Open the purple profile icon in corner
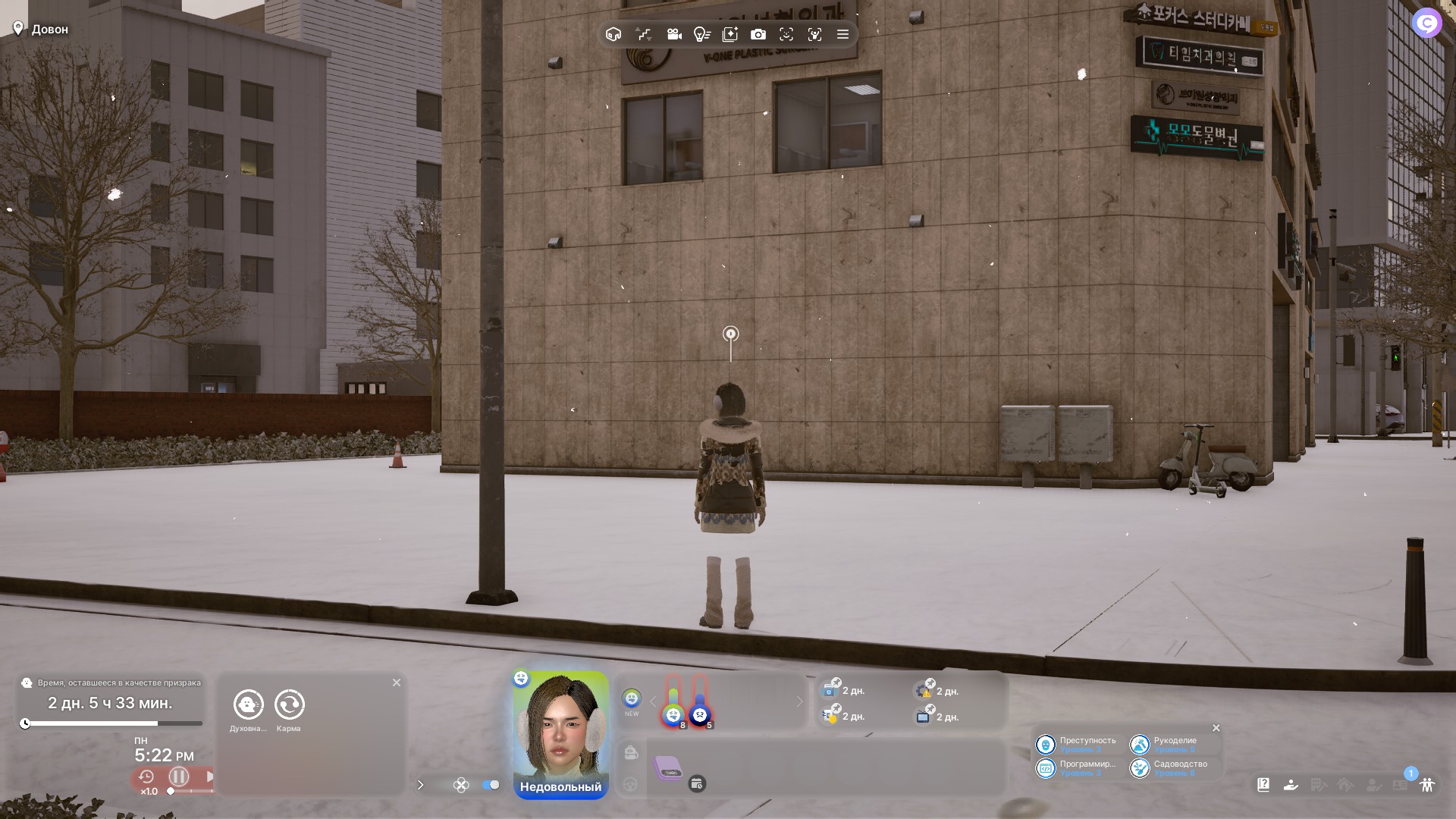This screenshot has width=1456, height=819. (1426, 24)
